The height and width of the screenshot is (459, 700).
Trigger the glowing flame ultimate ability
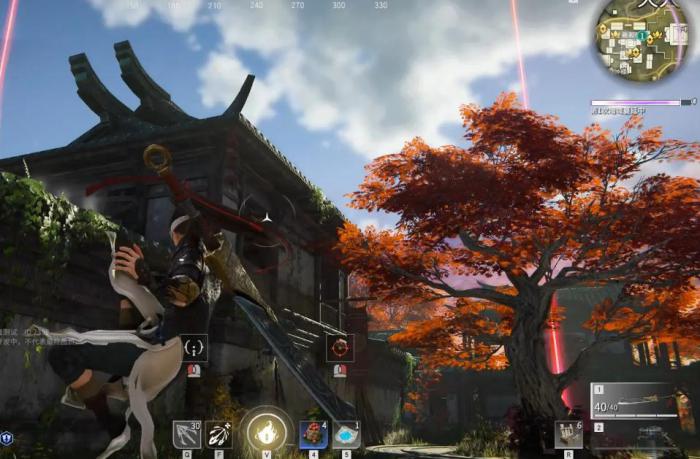[266, 432]
